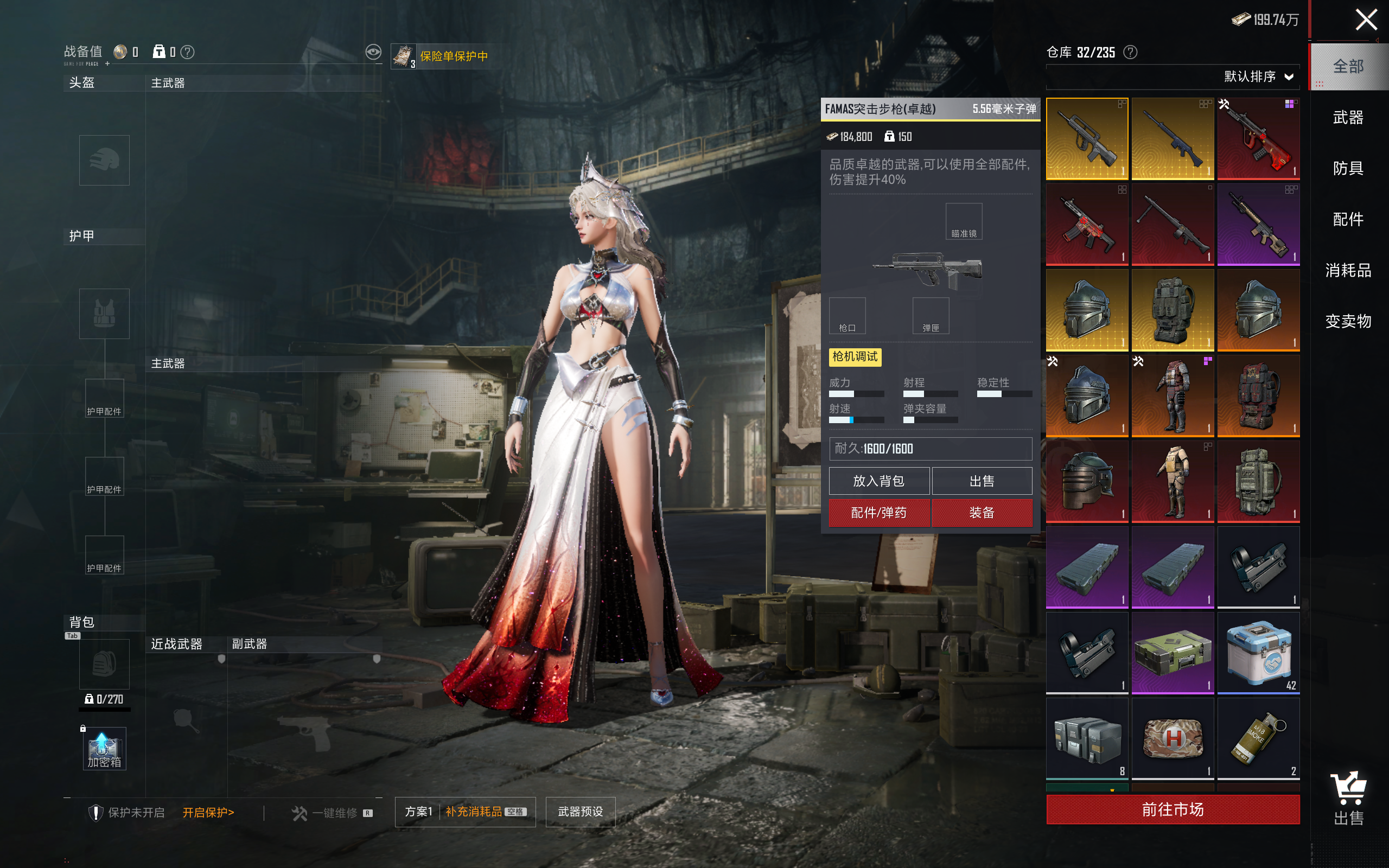1389x868 pixels.
Task: Toggle the eye visibility icon
Action: tap(373, 52)
